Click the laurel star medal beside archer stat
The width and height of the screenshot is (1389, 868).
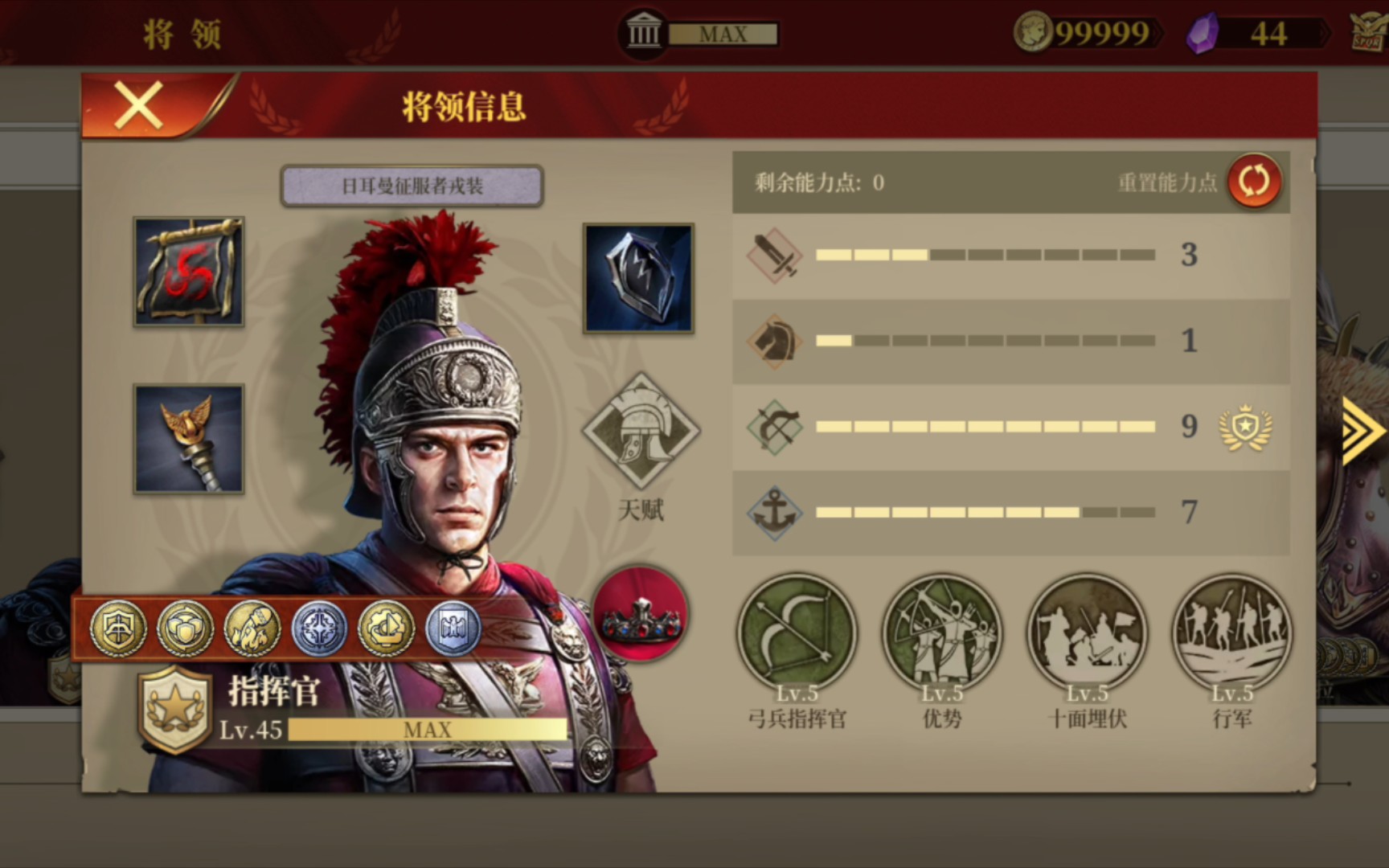pyautogui.click(x=1245, y=427)
